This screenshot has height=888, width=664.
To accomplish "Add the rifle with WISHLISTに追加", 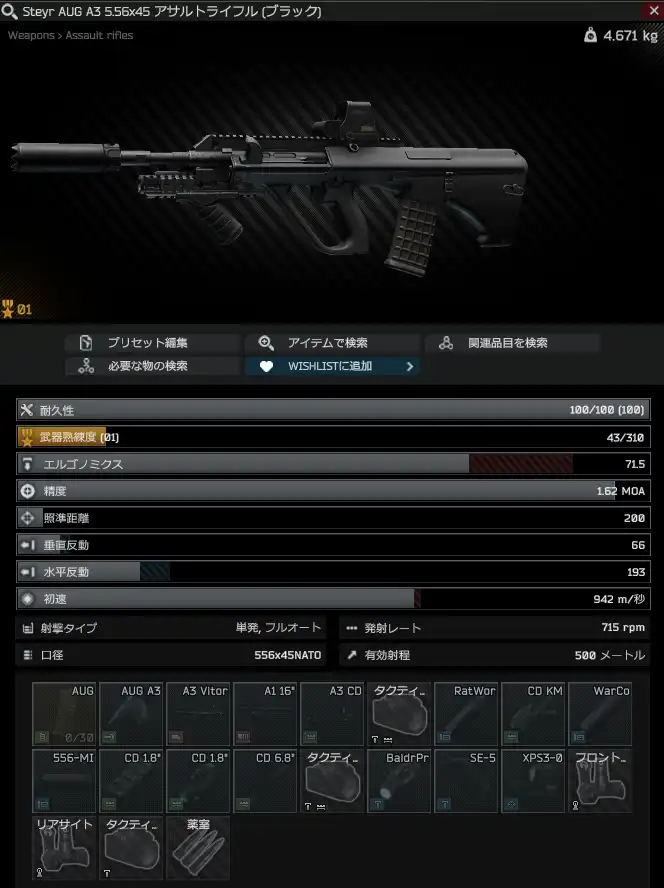I will tap(332, 366).
